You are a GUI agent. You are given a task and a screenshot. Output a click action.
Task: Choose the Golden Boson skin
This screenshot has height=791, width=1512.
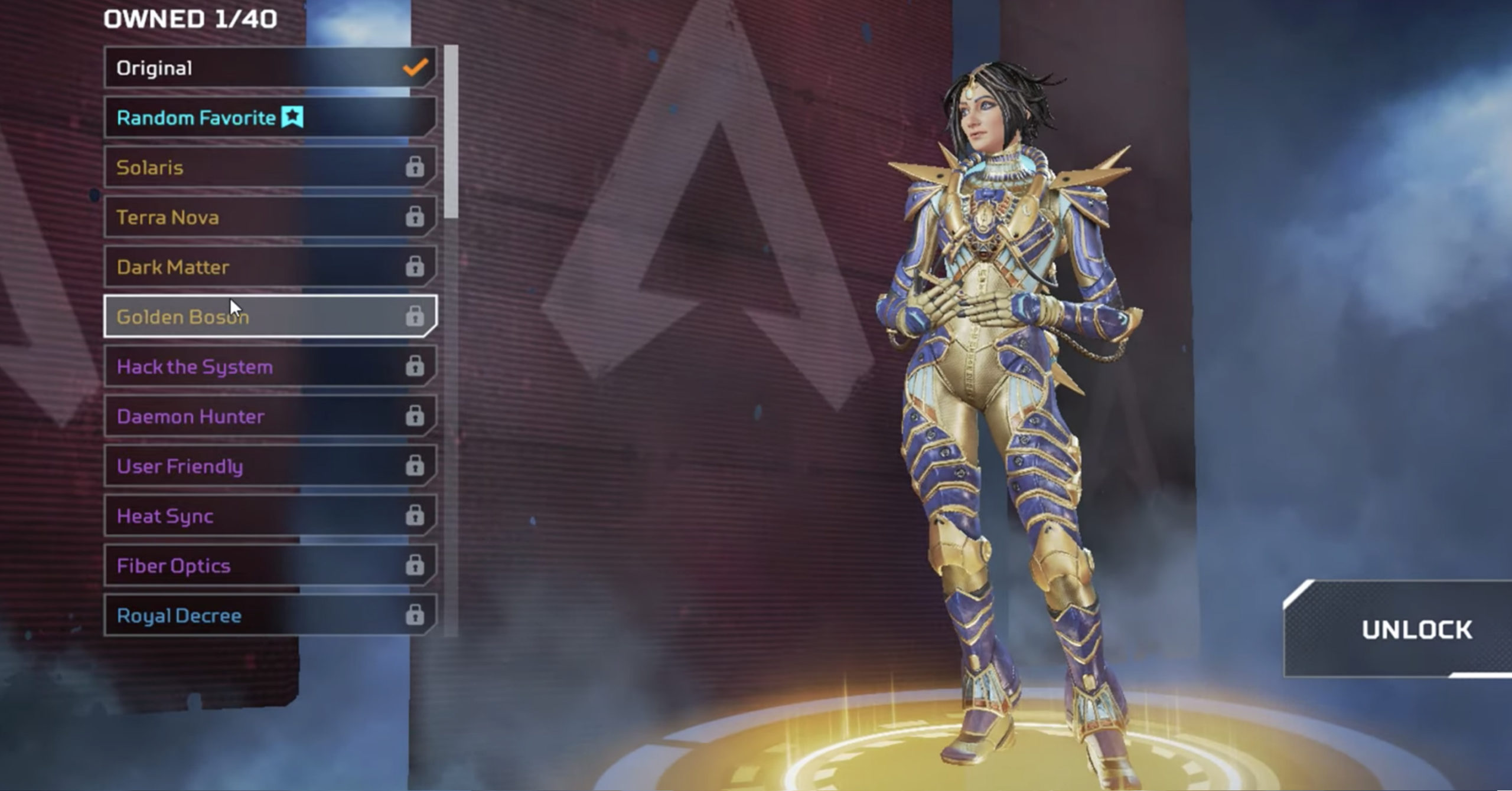pos(270,317)
